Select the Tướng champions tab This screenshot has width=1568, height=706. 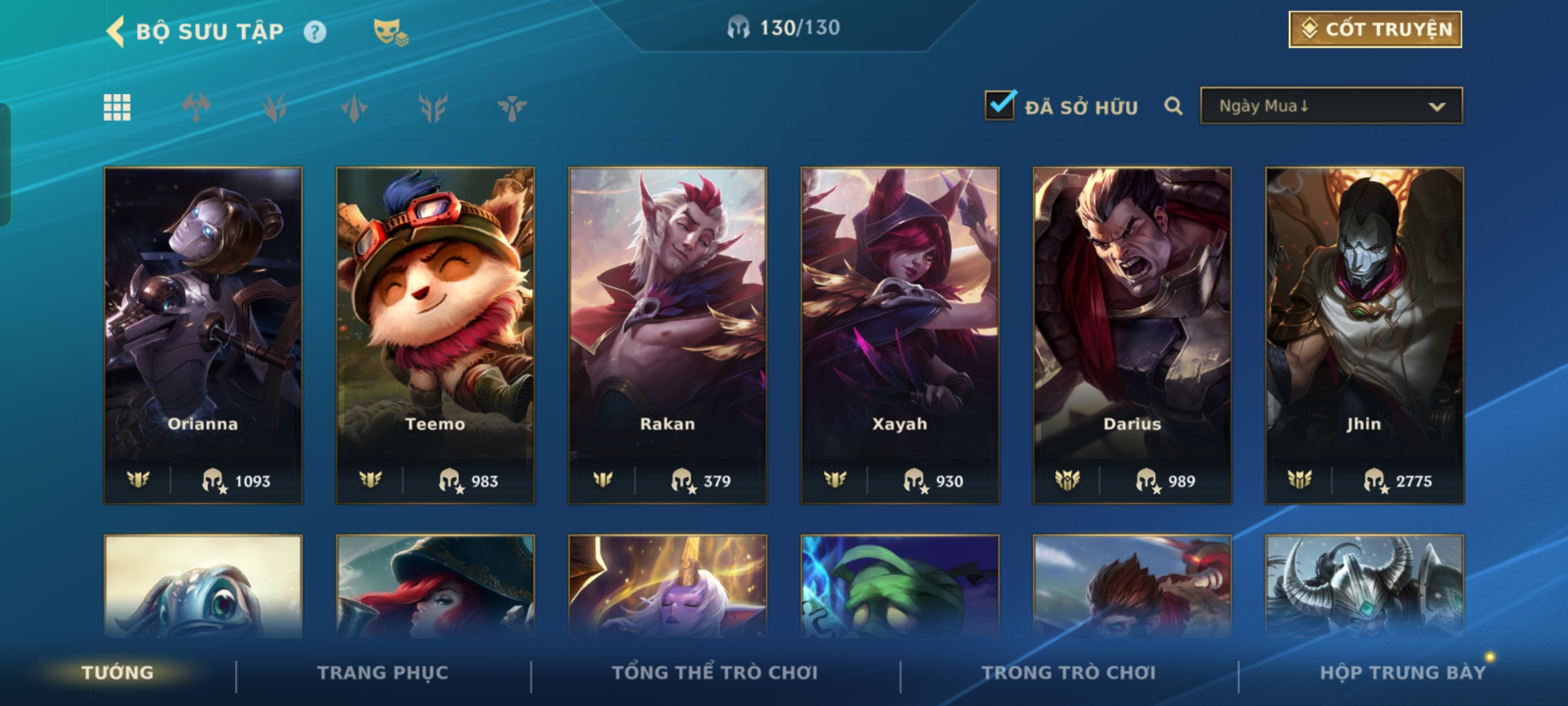coord(118,673)
